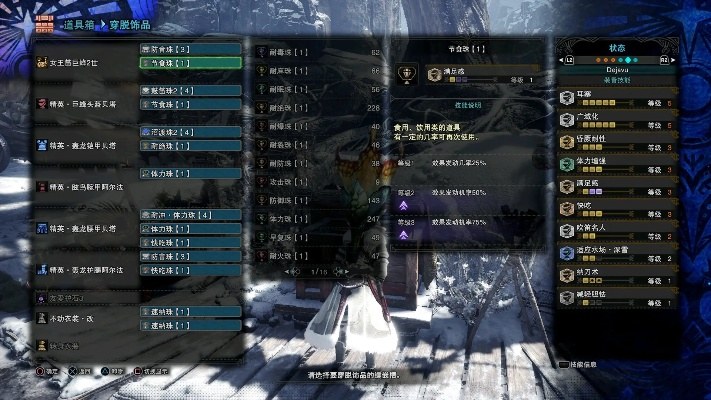The width and height of the screenshot is (711, 400).
Task: Select the 体力珠 slot under 做马腕甲
Action: click(x=190, y=173)
